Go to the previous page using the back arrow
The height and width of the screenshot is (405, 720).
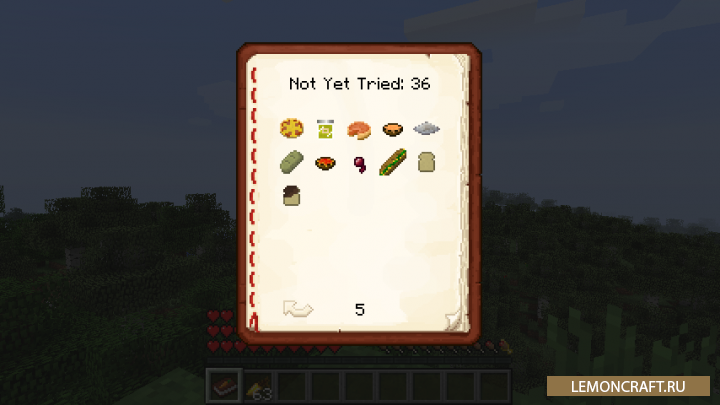click(297, 310)
